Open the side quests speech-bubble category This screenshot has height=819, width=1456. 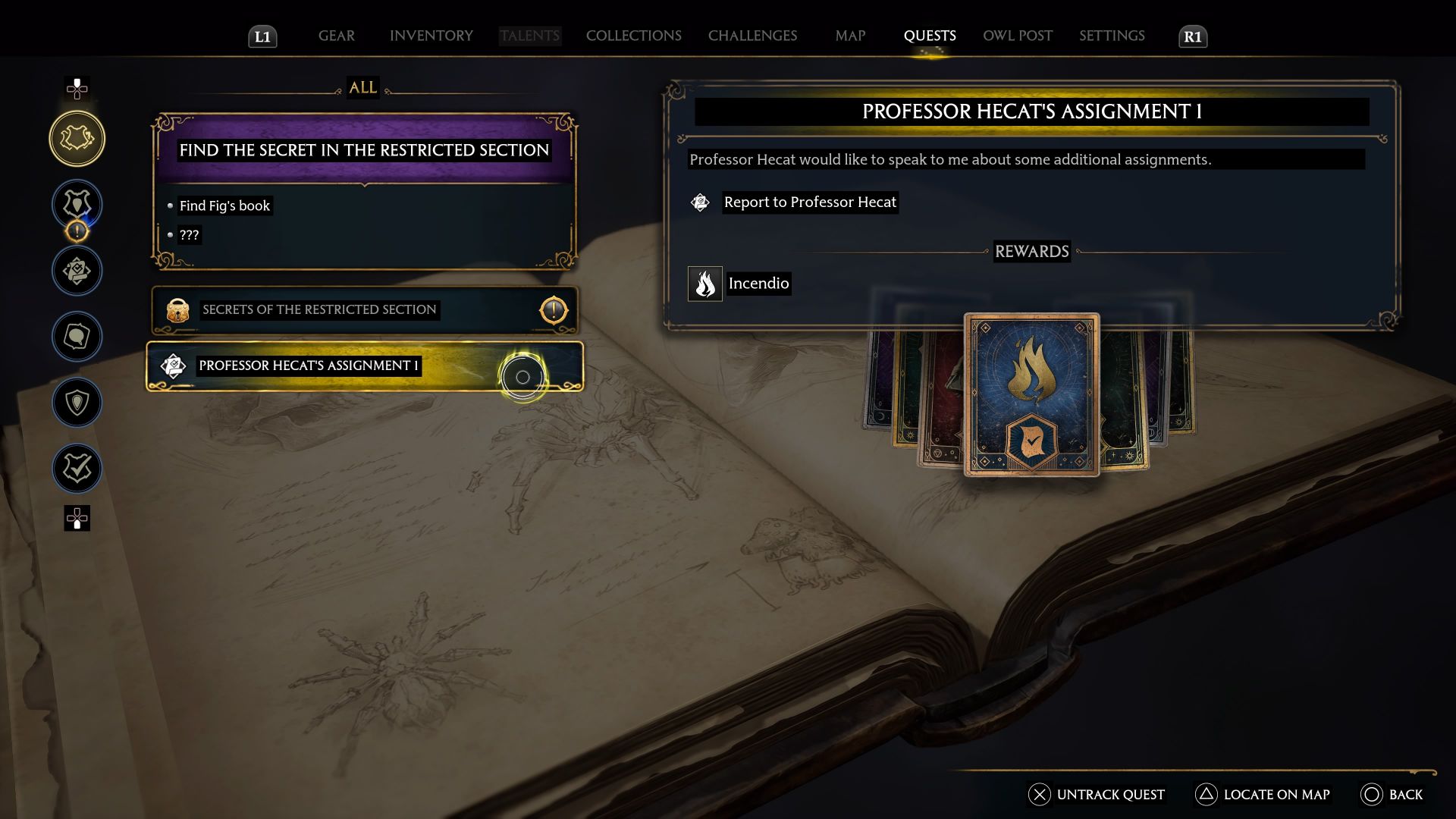[77, 337]
